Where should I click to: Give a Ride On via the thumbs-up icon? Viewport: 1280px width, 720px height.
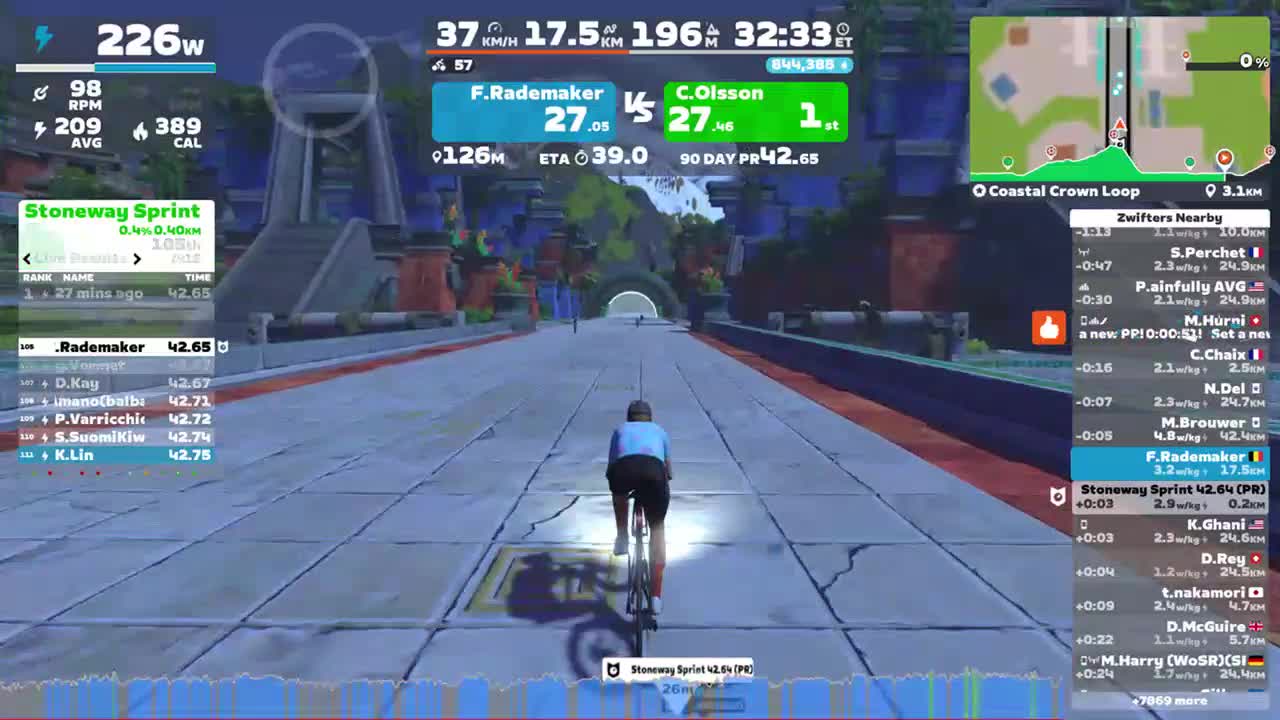click(1048, 327)
